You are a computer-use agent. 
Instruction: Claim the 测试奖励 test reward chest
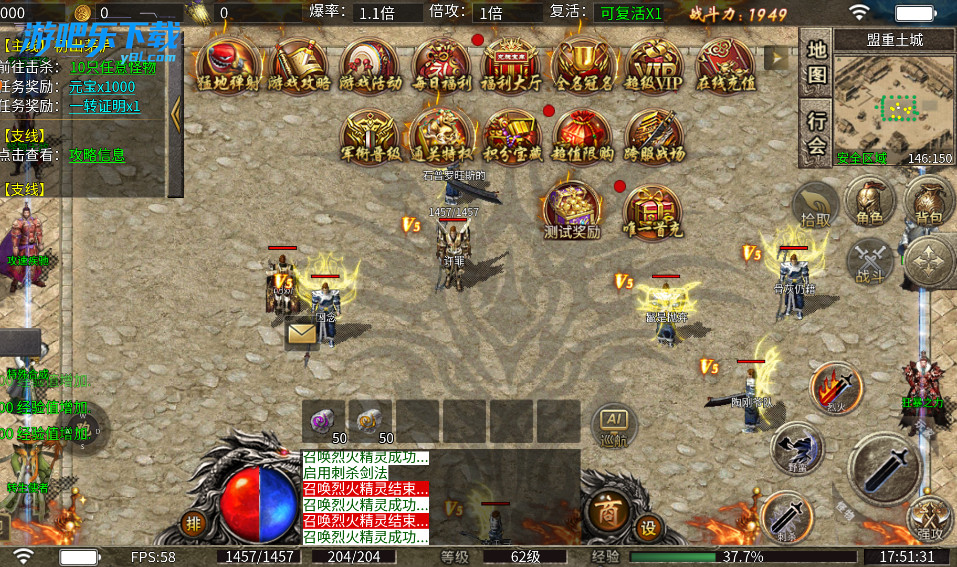[572, 208]
